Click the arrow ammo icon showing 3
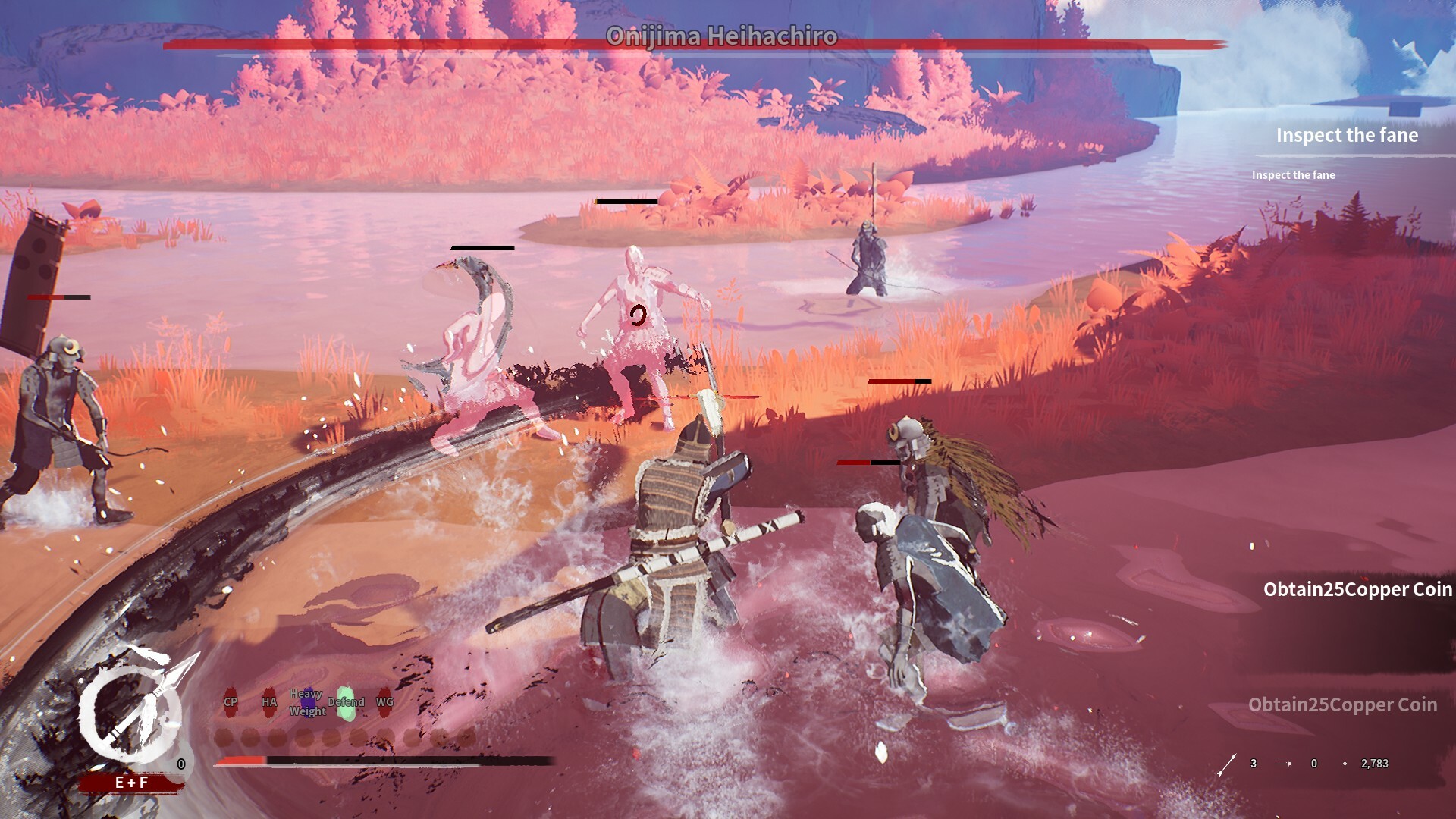1456x819 pixels. 1227,764
